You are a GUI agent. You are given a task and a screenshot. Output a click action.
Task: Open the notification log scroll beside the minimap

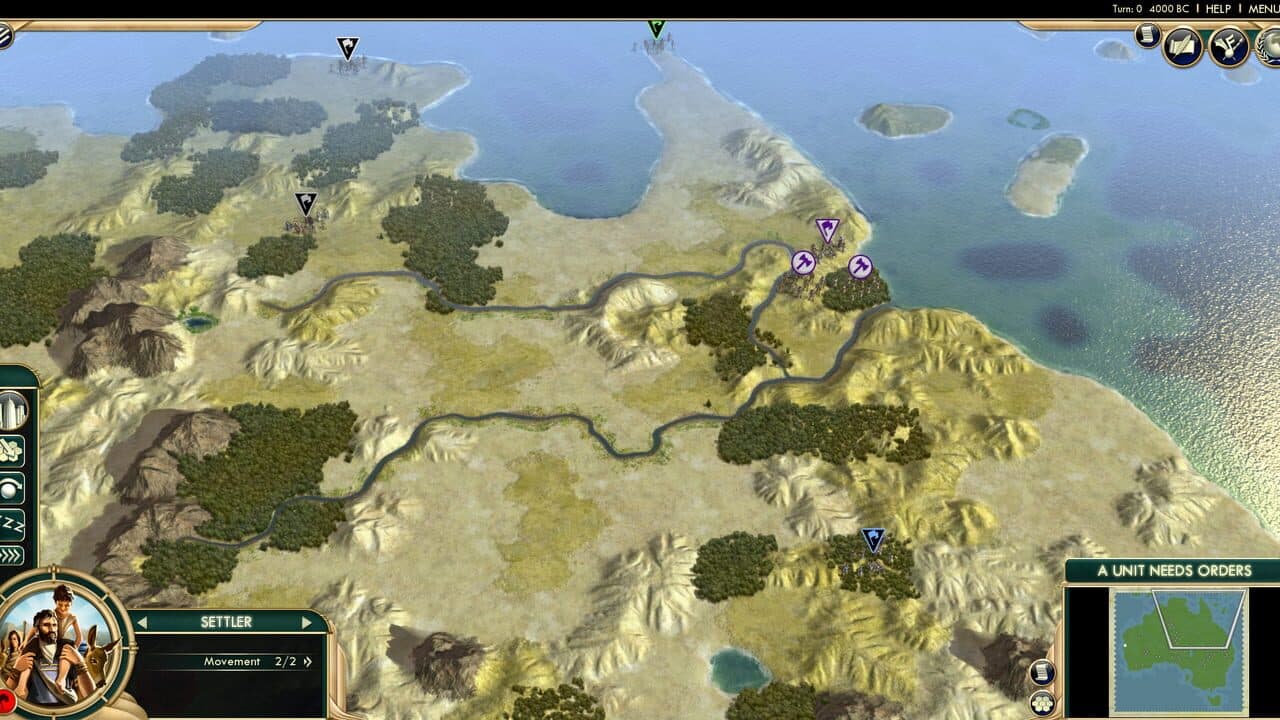pyautogui.click(x=1042, y=672)
